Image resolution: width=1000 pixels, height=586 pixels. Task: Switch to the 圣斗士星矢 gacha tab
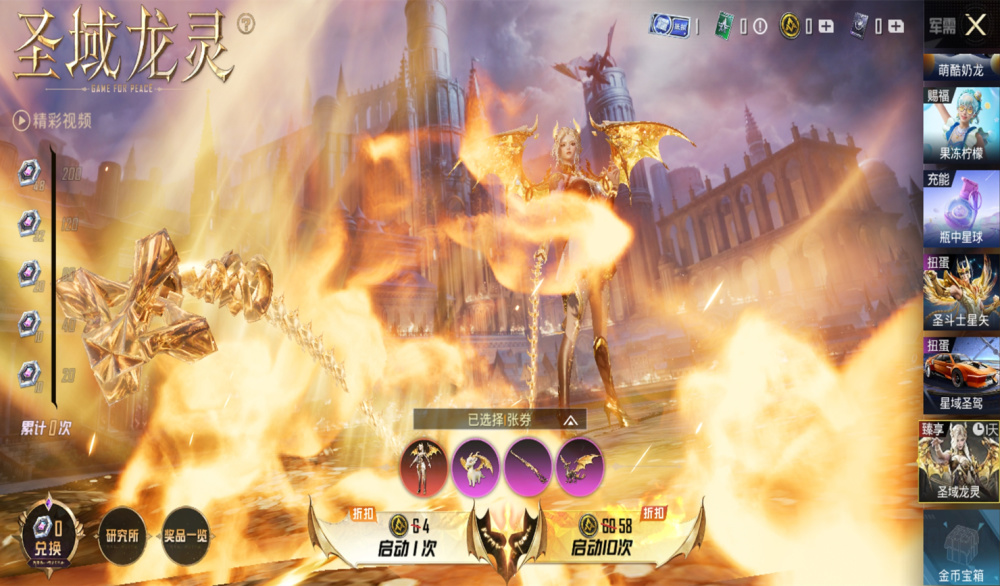tap(960, 291)
